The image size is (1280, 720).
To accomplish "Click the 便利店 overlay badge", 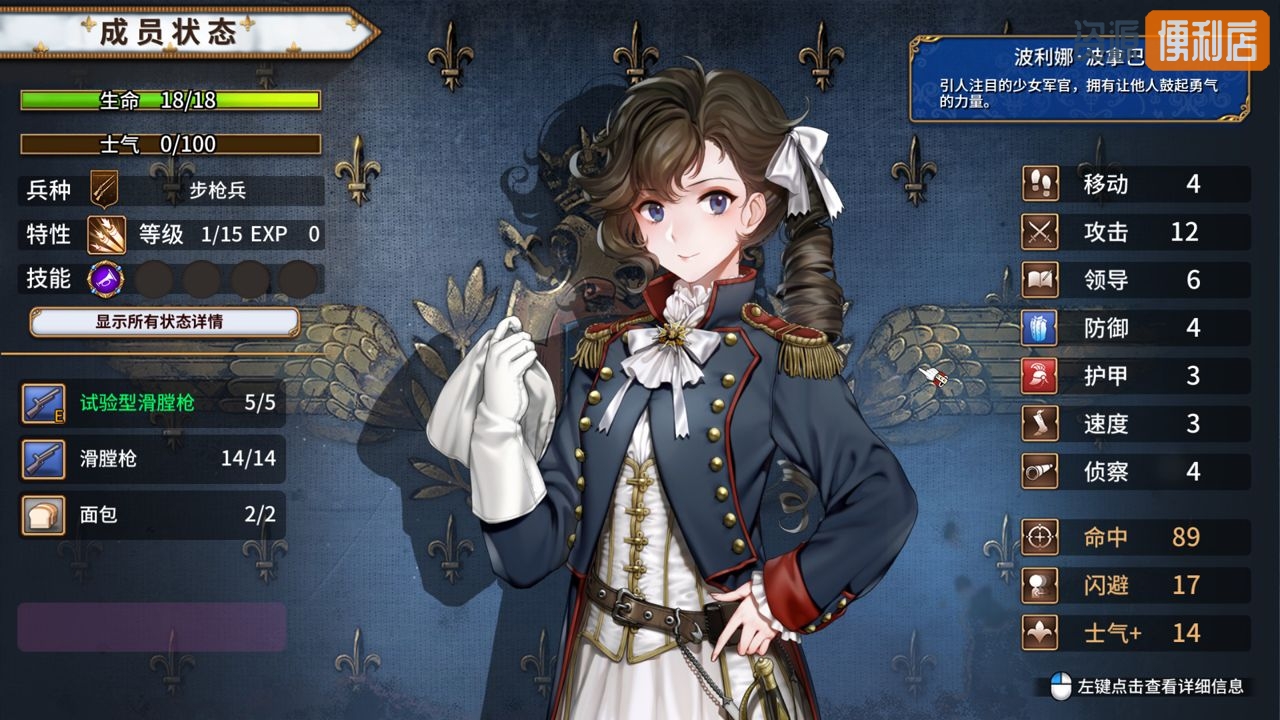I will click(x=1207, y=41).
